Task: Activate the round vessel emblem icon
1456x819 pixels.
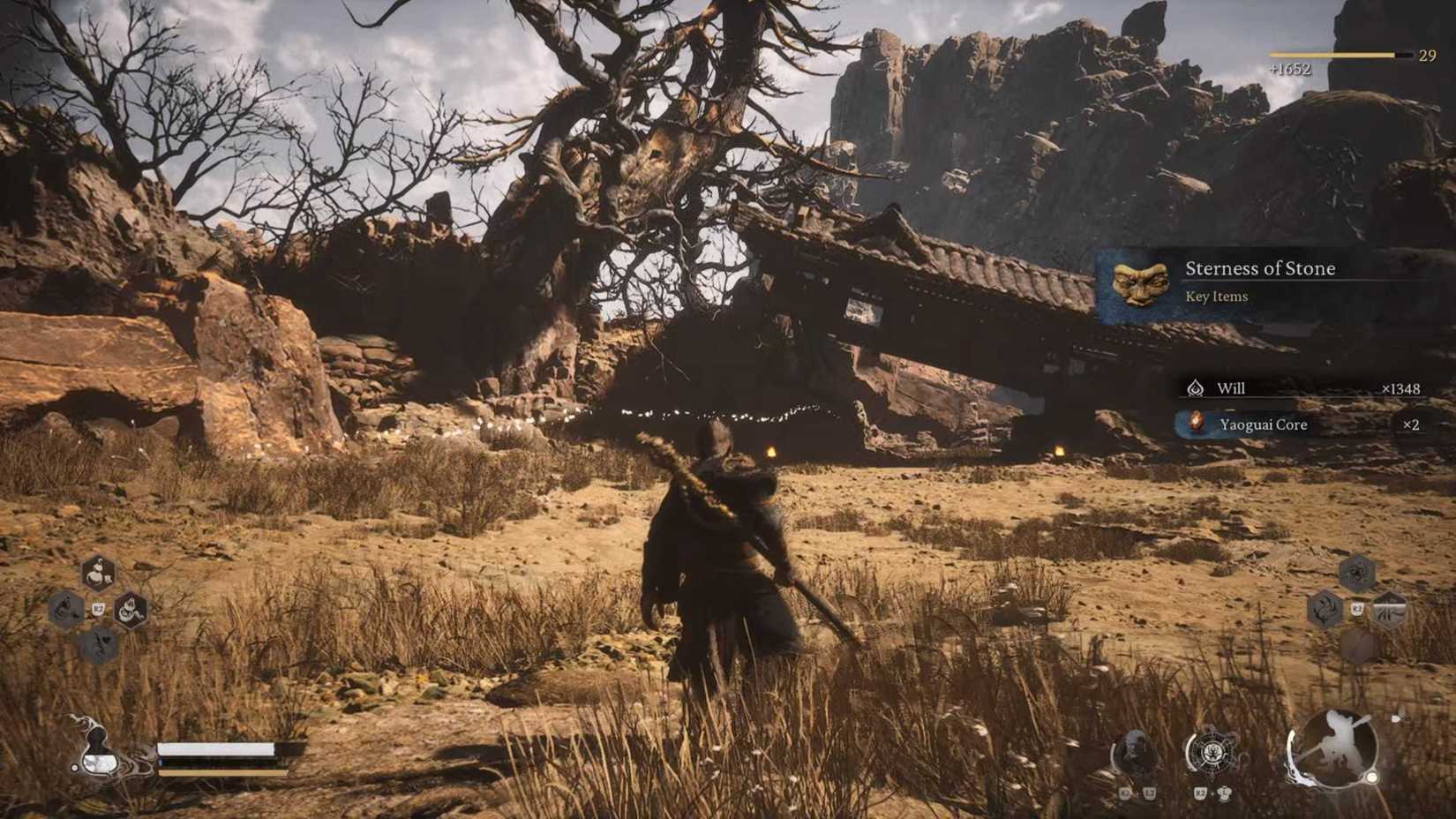Action: (1211, 753)
